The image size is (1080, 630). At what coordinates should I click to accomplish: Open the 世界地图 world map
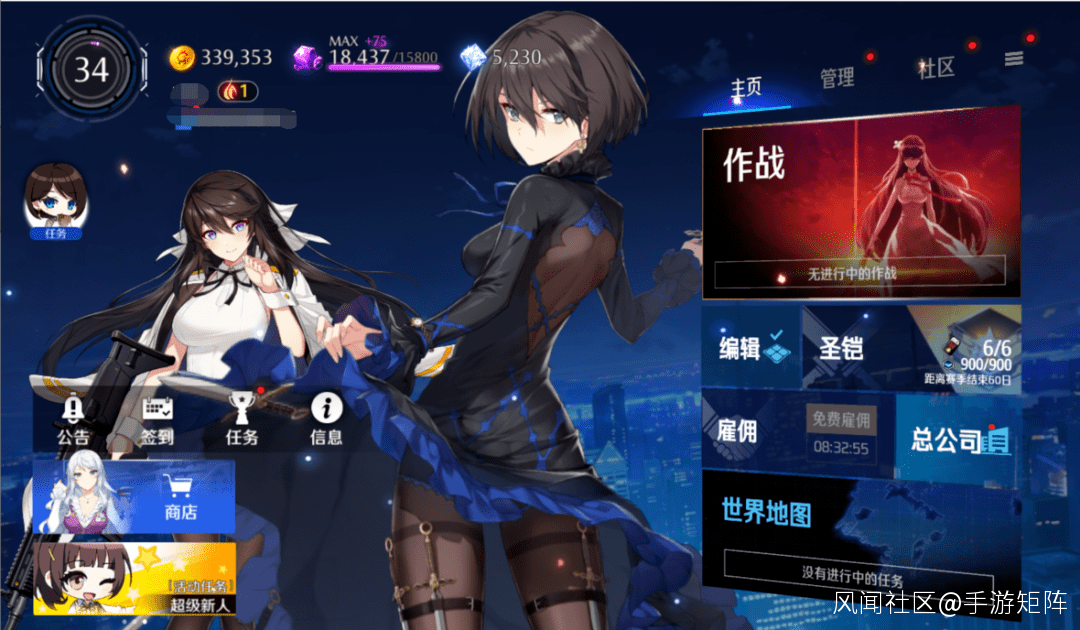[x=860, y=530]
